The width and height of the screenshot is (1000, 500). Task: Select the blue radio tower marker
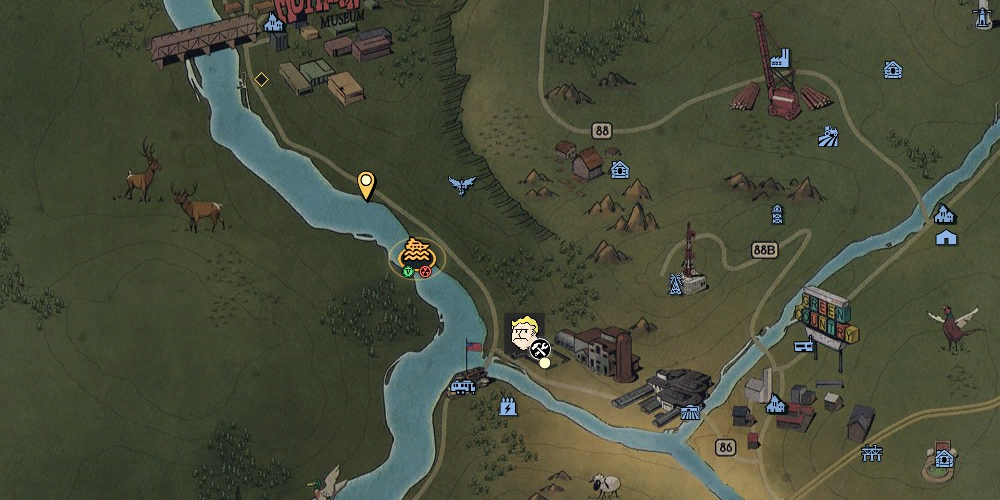click(x=677, y=284)
